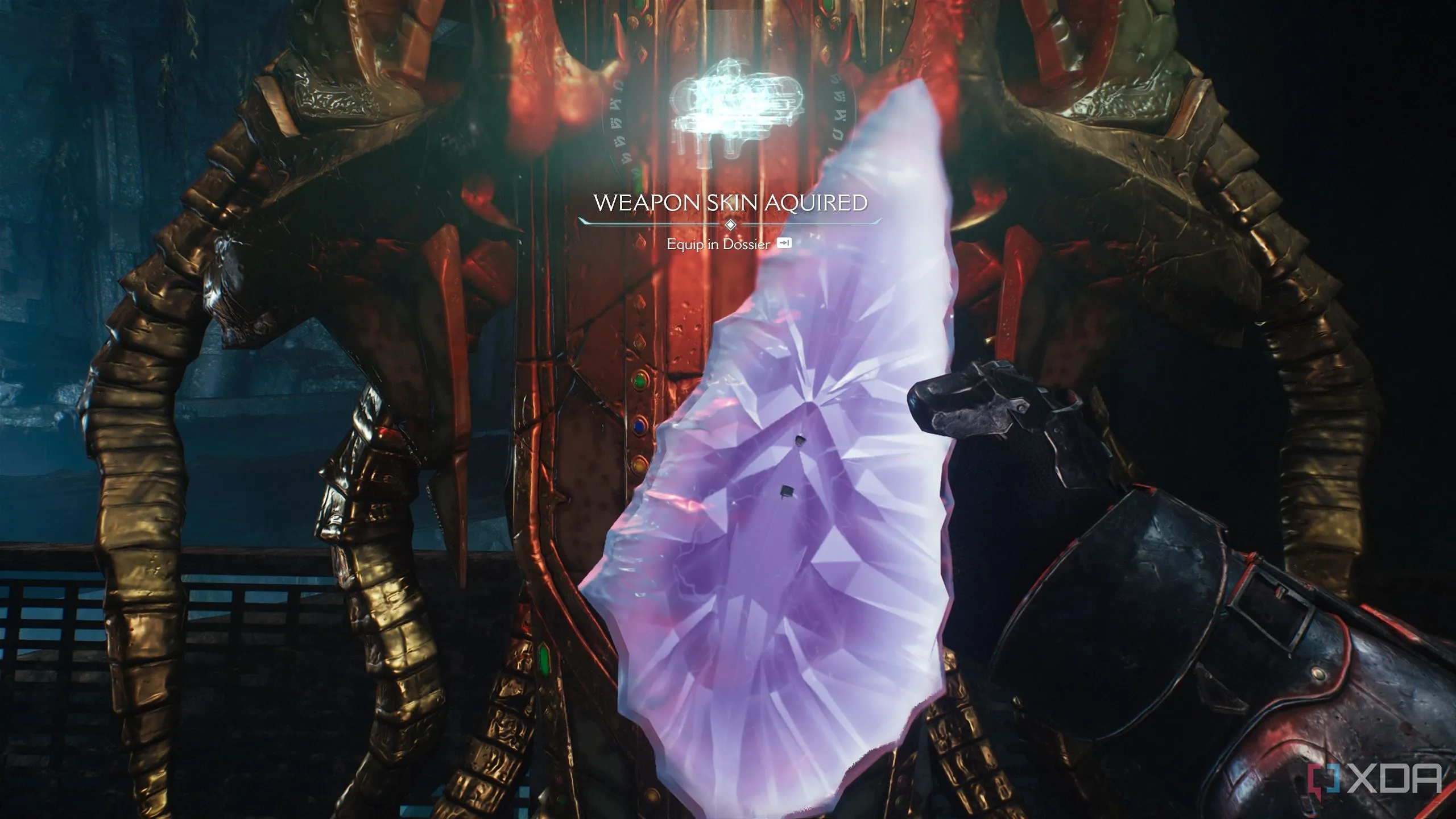
Task: Enable the glowing green stud near the waist
Action: click(544, 661)
